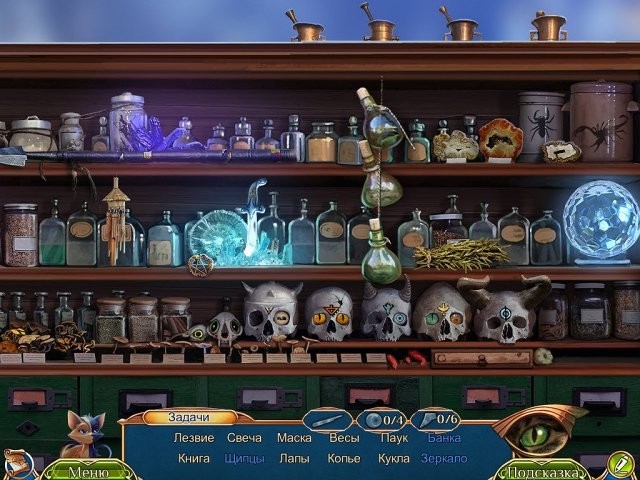Viewport: 640px width, 480px height.
Task: Choose the word Лезвие in the list
Action: (195, 438)
